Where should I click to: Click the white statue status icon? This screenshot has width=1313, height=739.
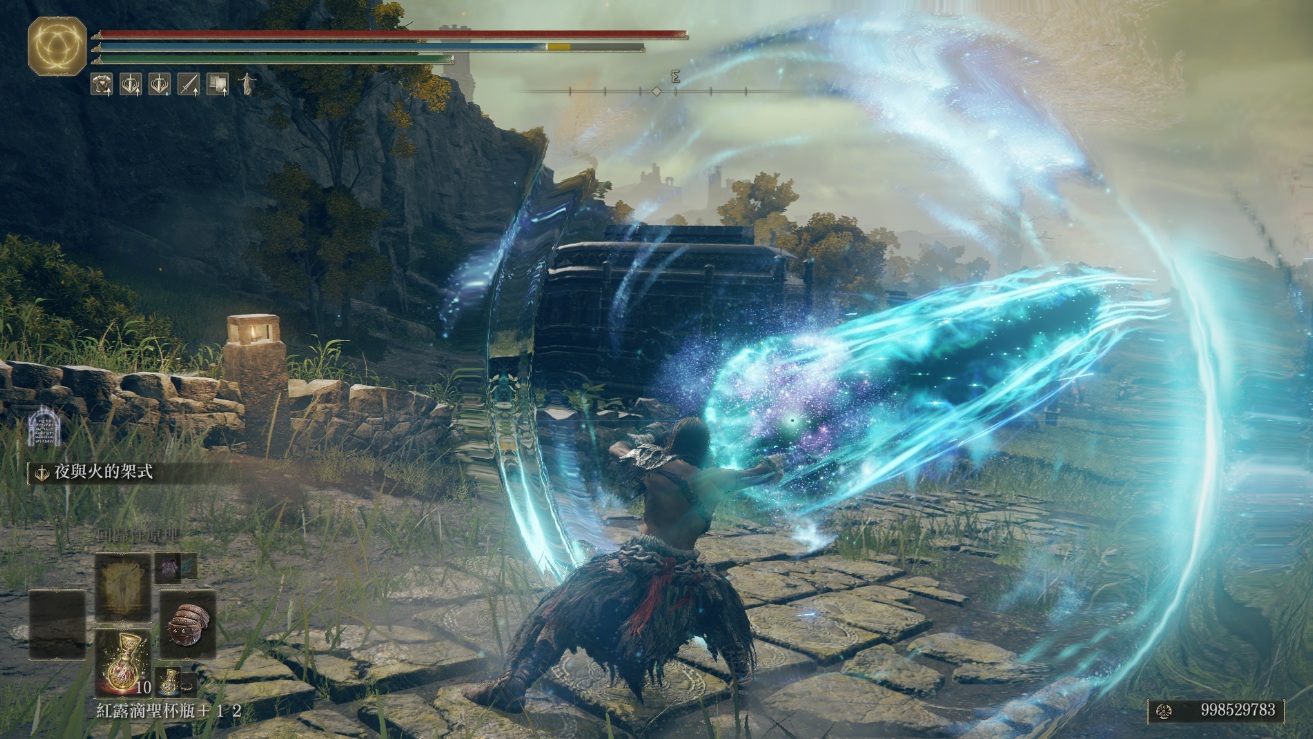[246, 85]
